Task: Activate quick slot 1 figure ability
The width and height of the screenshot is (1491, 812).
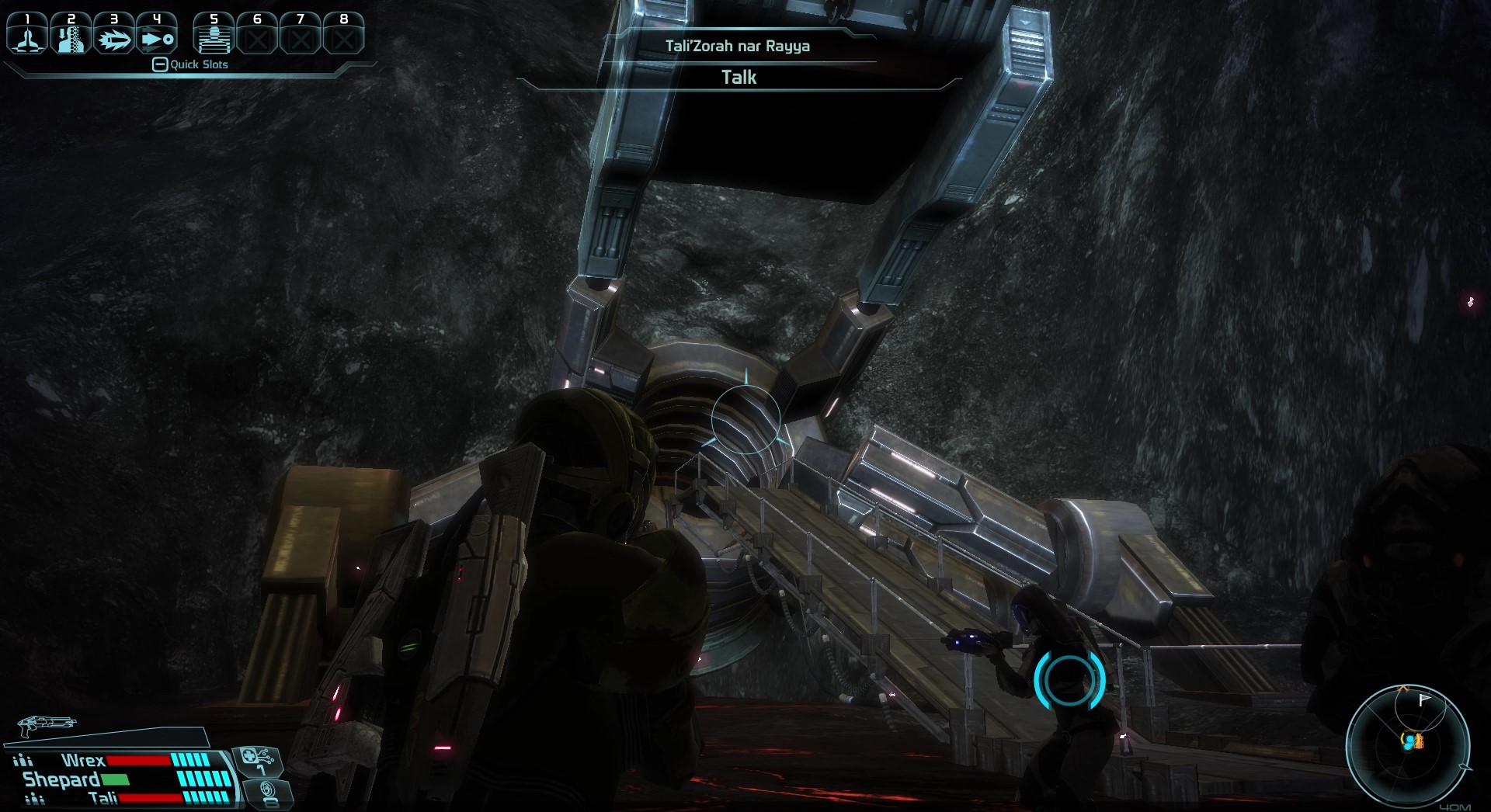Action: [x=28, y=36]
